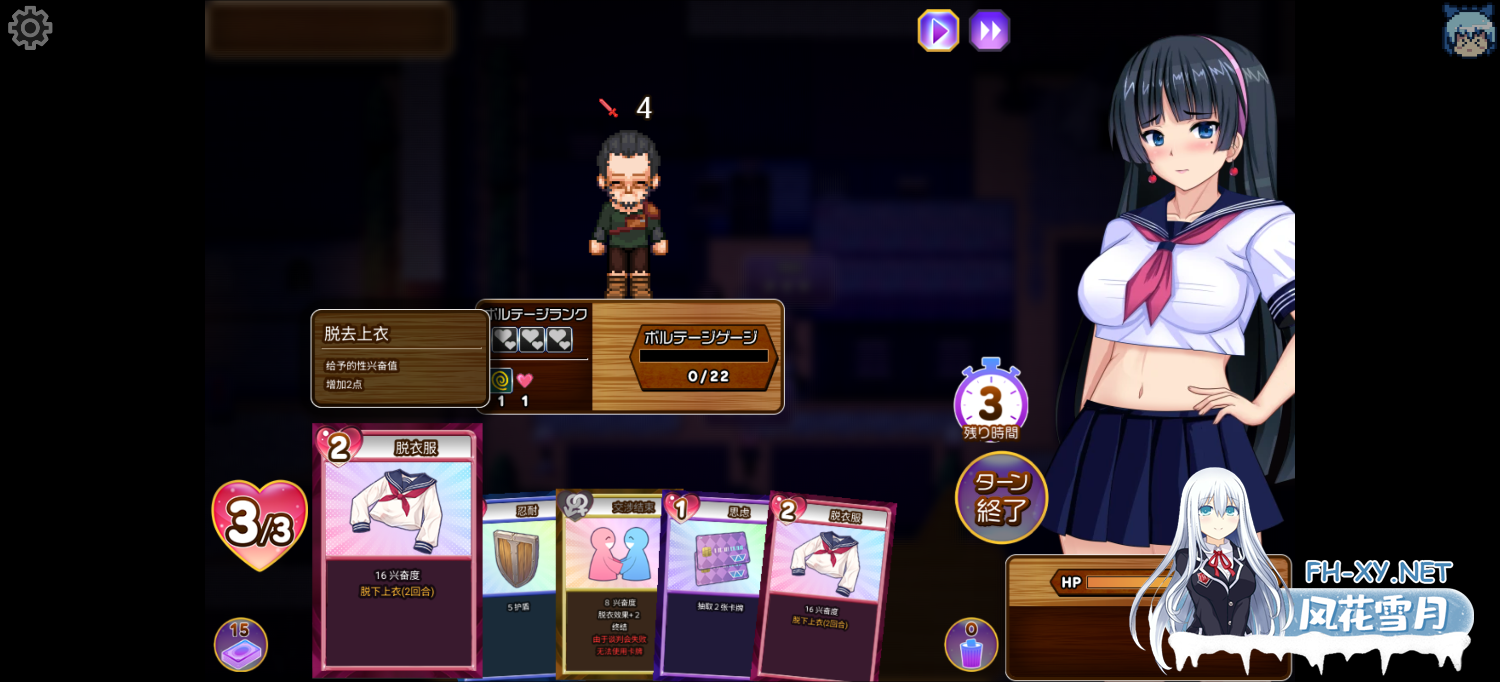Click the blue-haired character avatar icon
1500x682 pixels.
[1468, 30]
